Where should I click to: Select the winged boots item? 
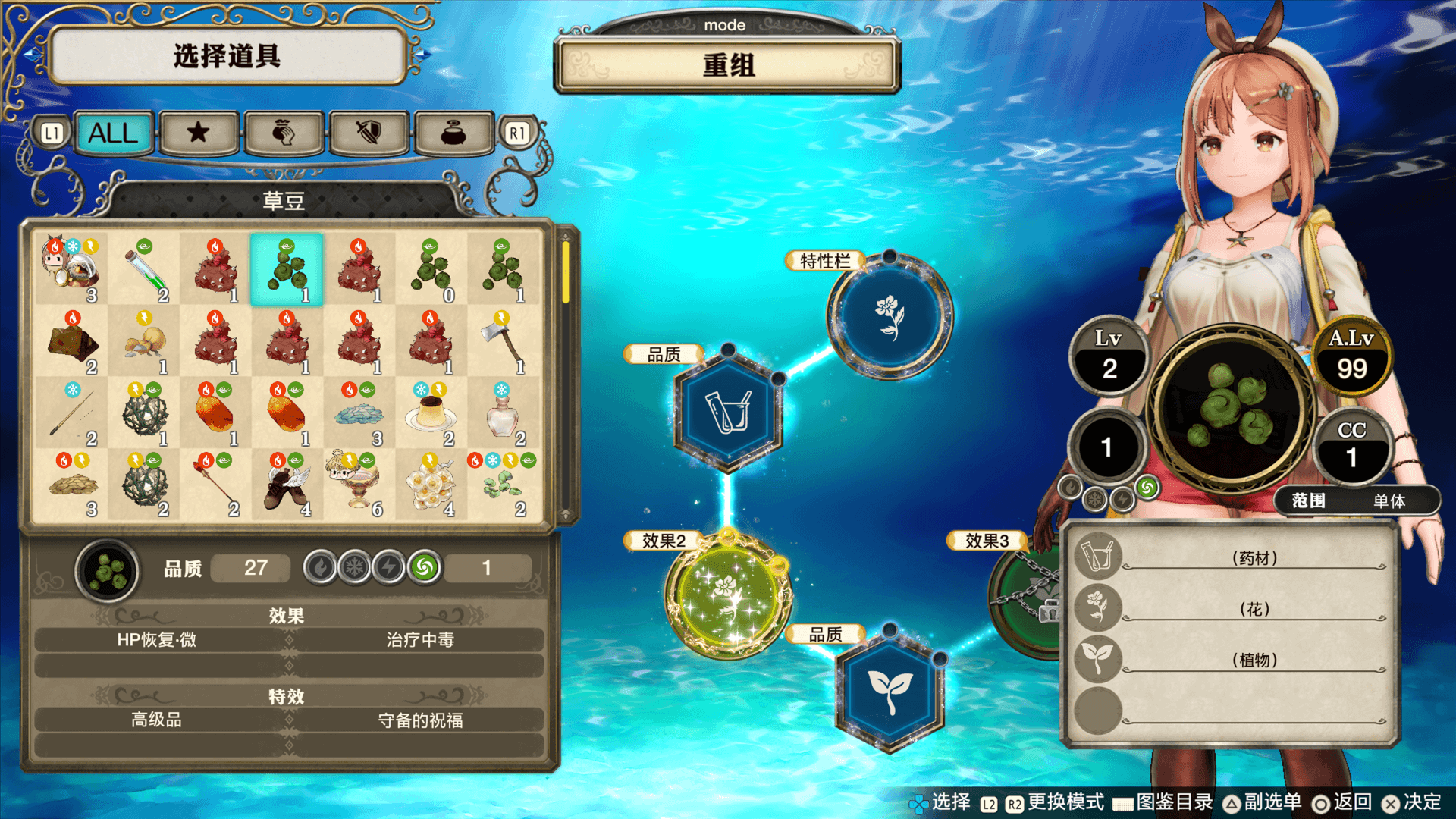tap(287, 484)
